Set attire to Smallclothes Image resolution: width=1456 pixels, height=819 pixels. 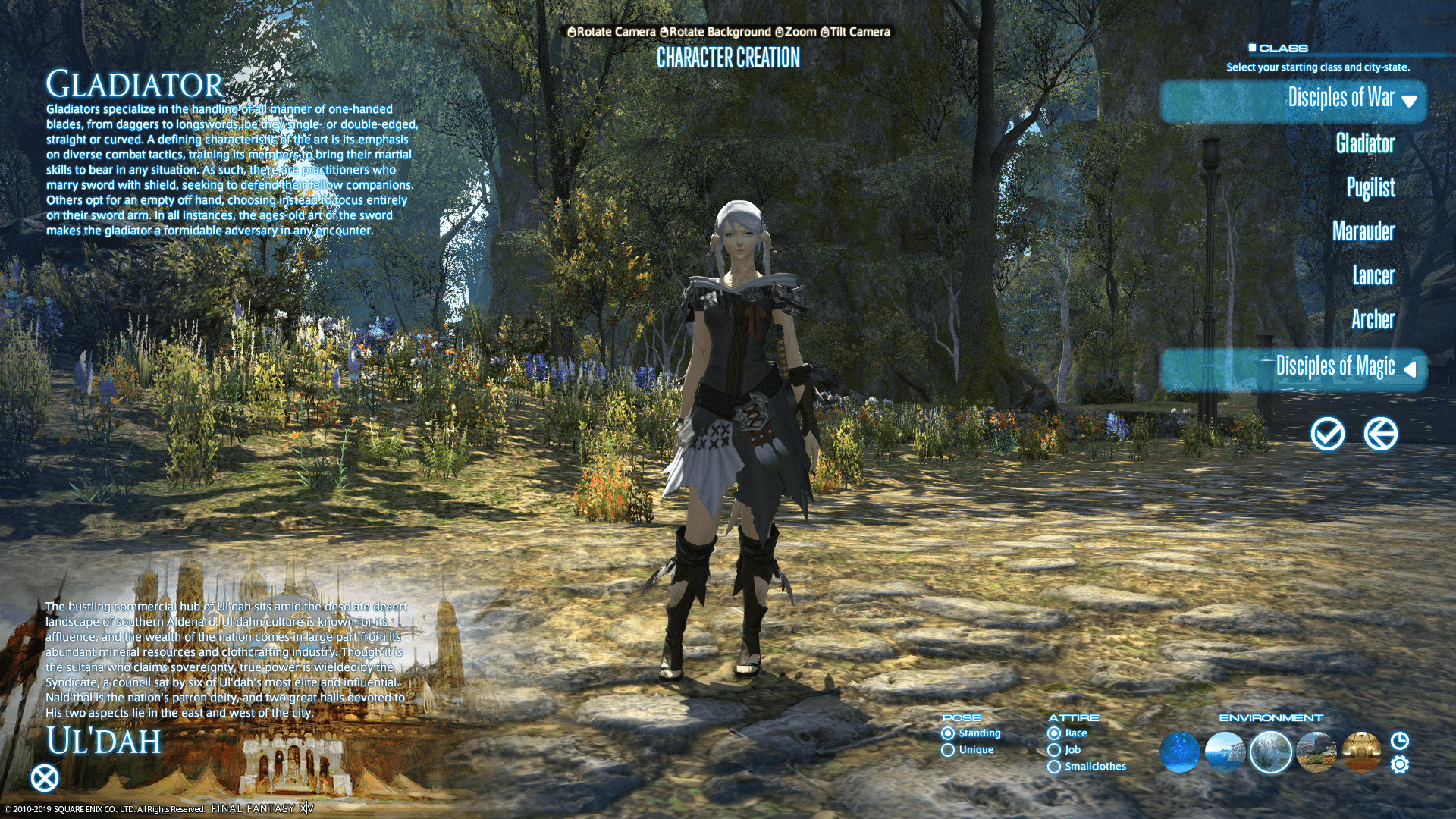(1054, 767)
